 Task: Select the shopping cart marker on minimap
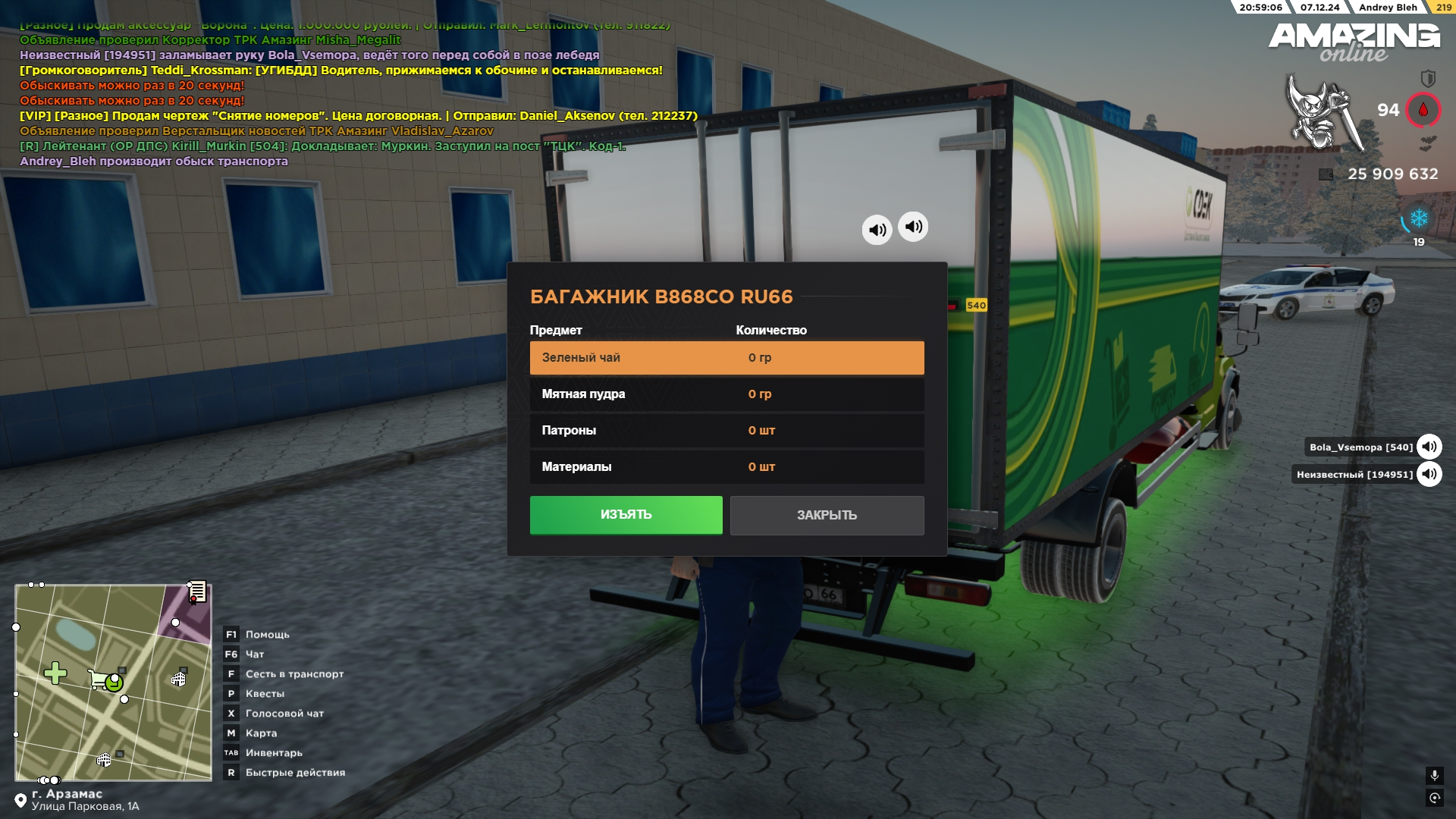[100, 679]
